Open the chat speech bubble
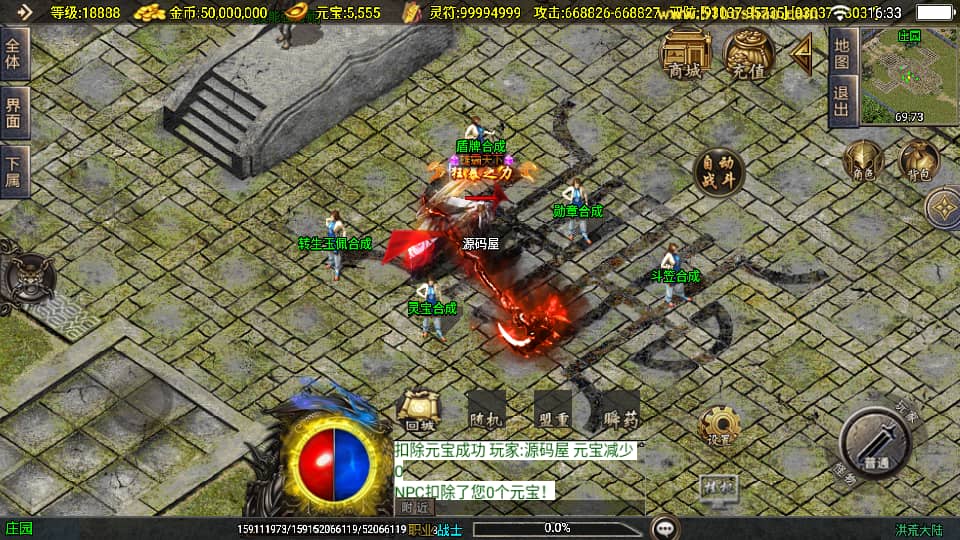This screenshot has width=960, height=540. [662, 528]
